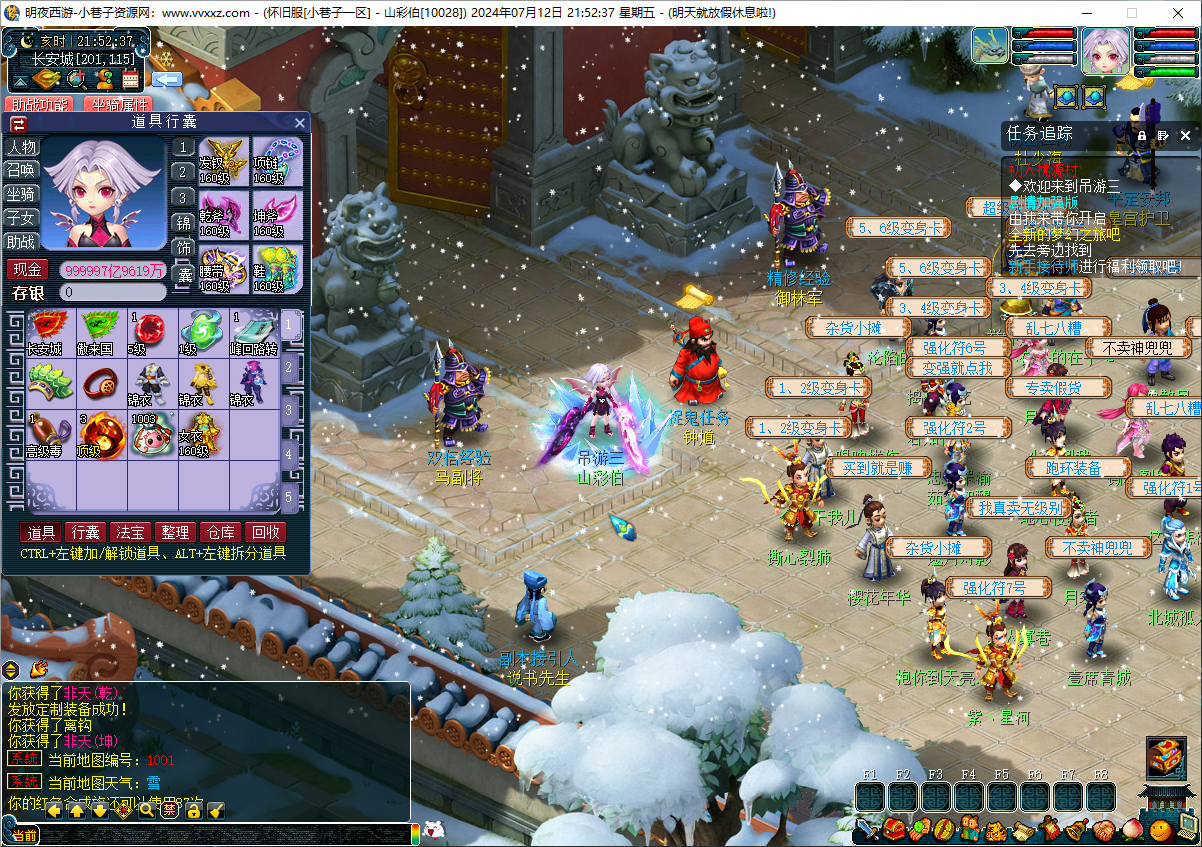
Task: Show the 行囊 bag tab
Action: (x=85, y=532)
